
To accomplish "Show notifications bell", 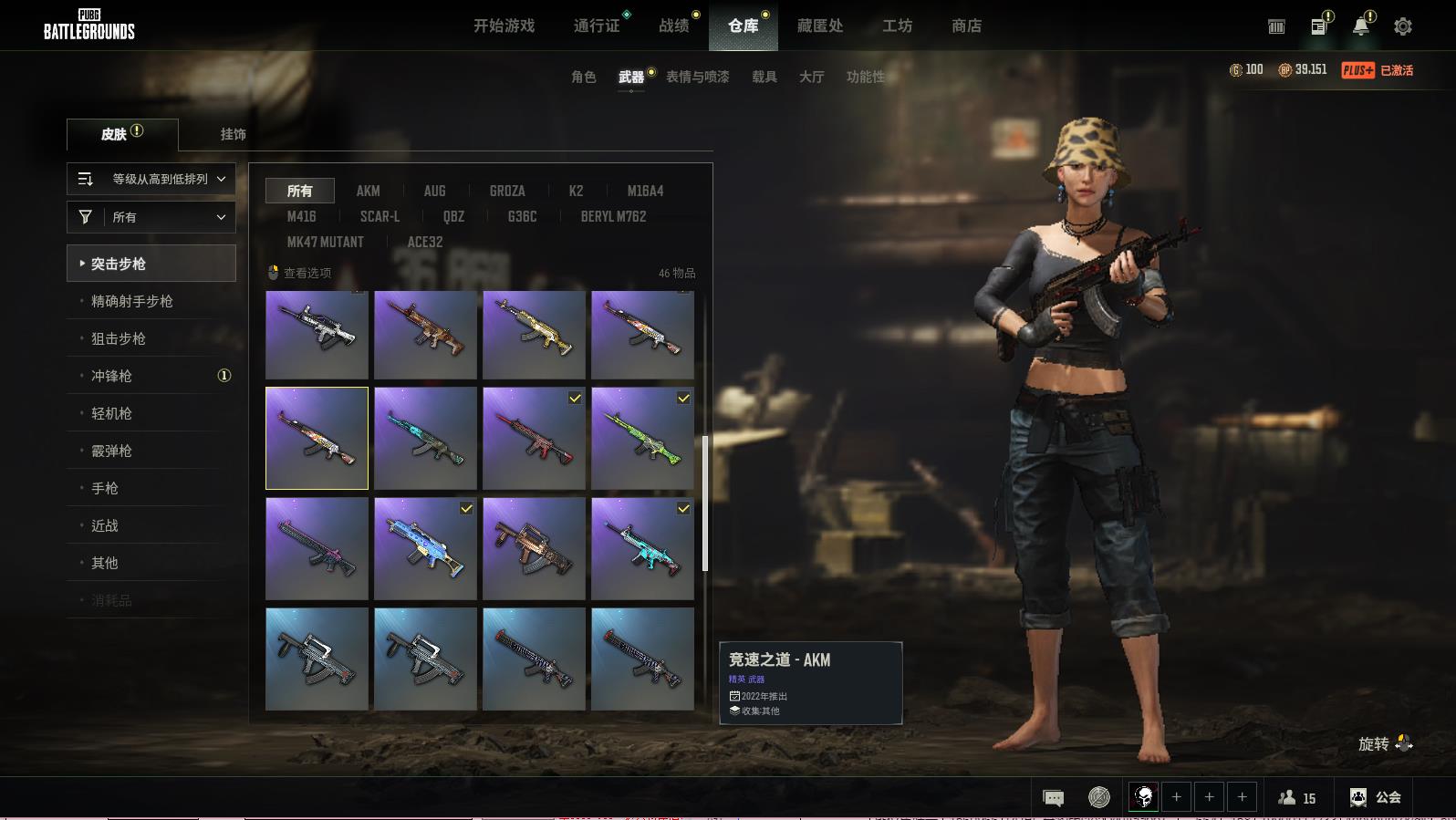I will (1360, 26).
